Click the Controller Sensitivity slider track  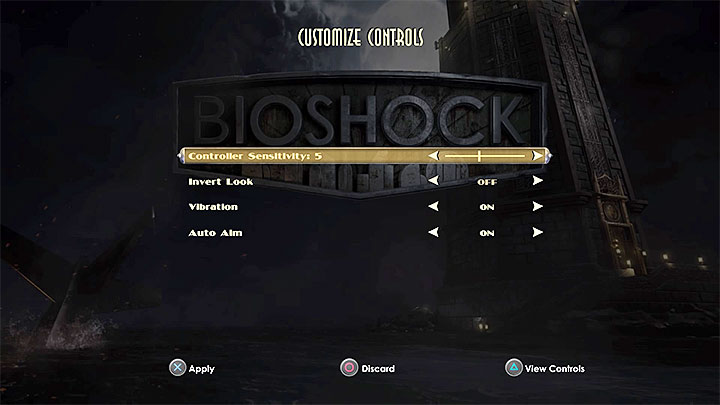click(485, 156)
